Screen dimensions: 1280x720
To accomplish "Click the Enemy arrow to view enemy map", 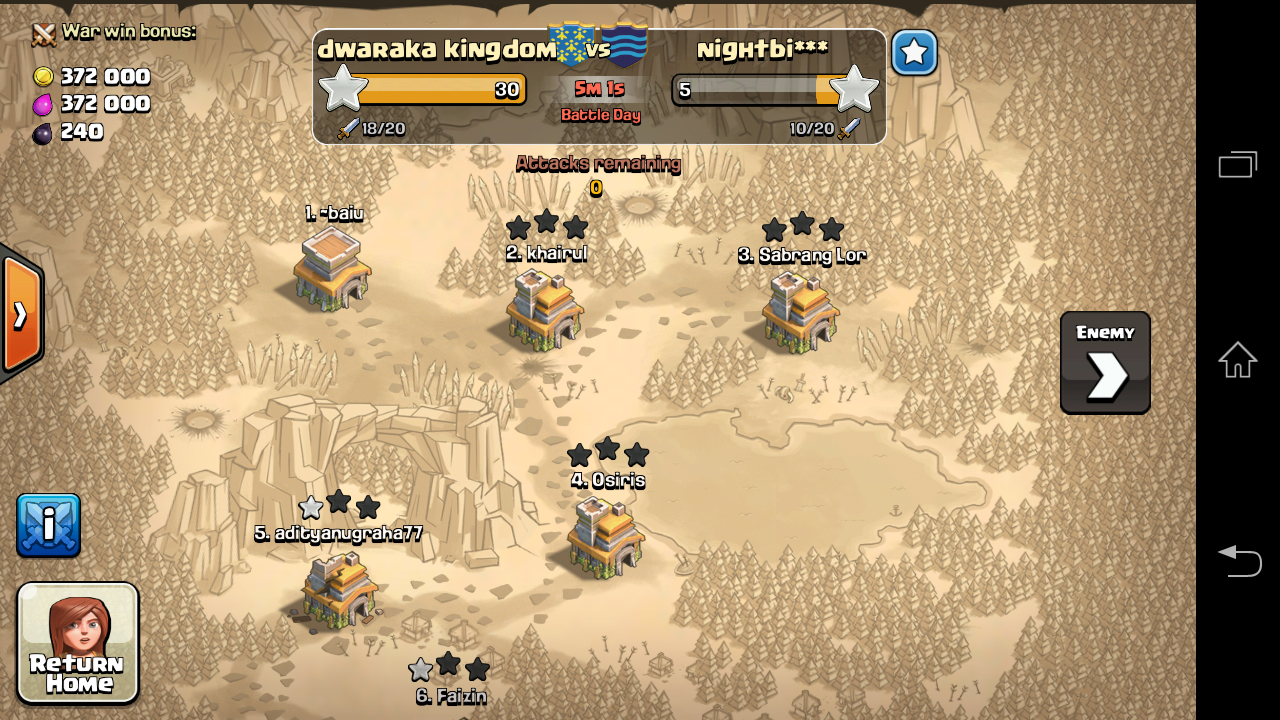I will [x=1103, y=362].
